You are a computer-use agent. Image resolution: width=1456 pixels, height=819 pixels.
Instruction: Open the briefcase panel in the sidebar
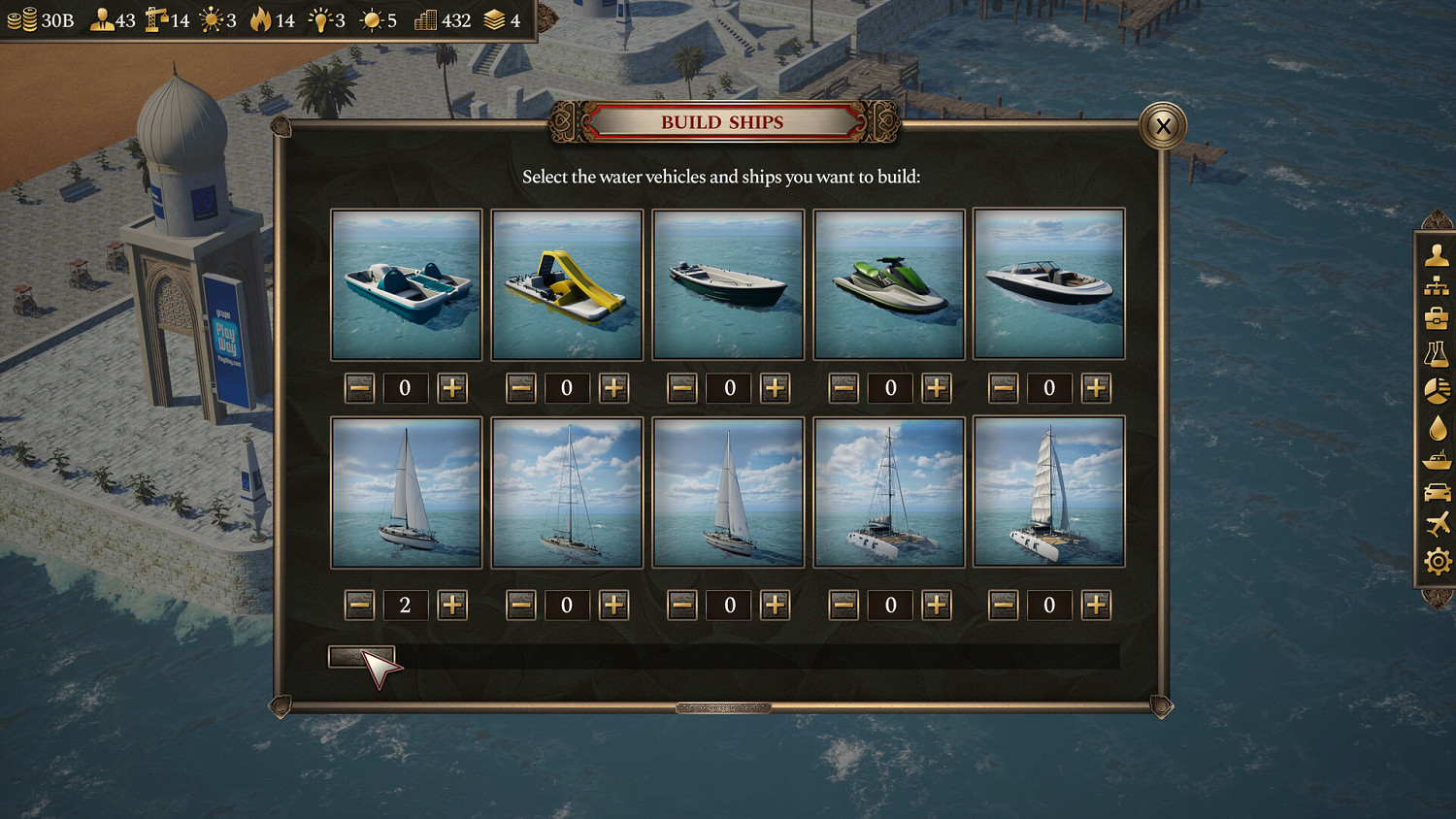[x=1438, y=318]
